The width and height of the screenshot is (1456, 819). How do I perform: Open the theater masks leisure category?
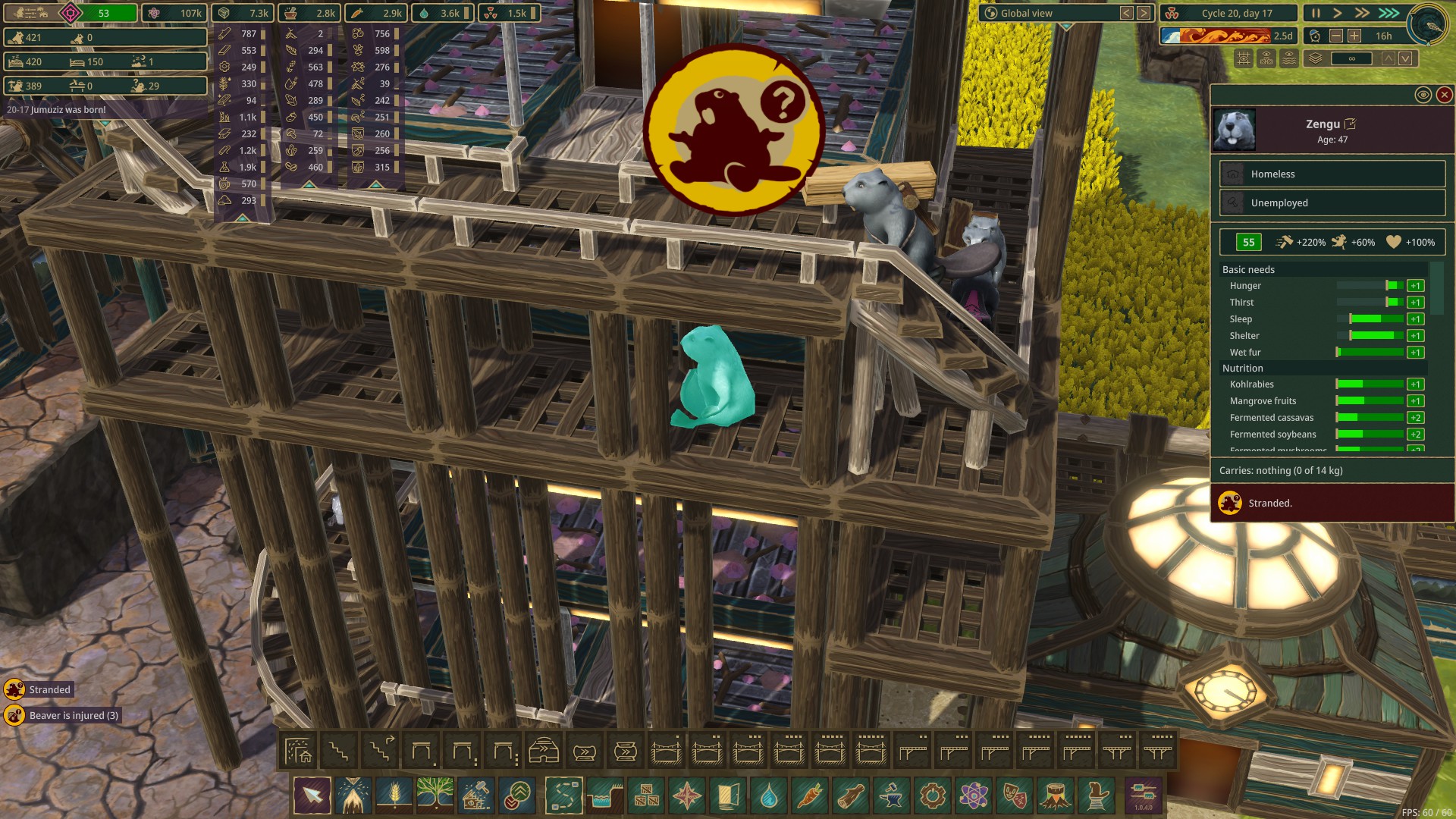click(x=1015, y=795)
